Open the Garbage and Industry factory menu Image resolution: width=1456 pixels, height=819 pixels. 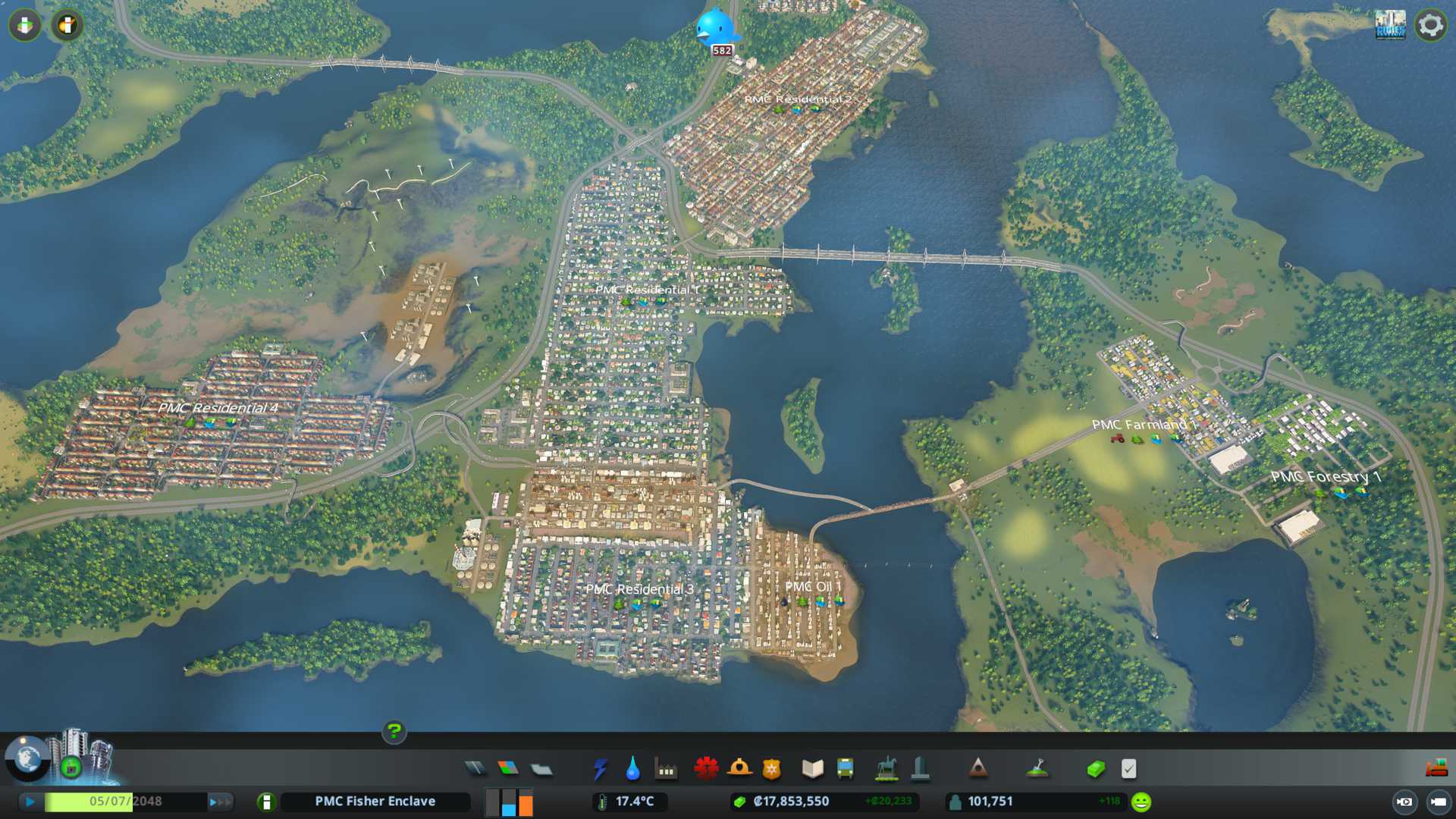pyautogui.click(x=666, y=769)
